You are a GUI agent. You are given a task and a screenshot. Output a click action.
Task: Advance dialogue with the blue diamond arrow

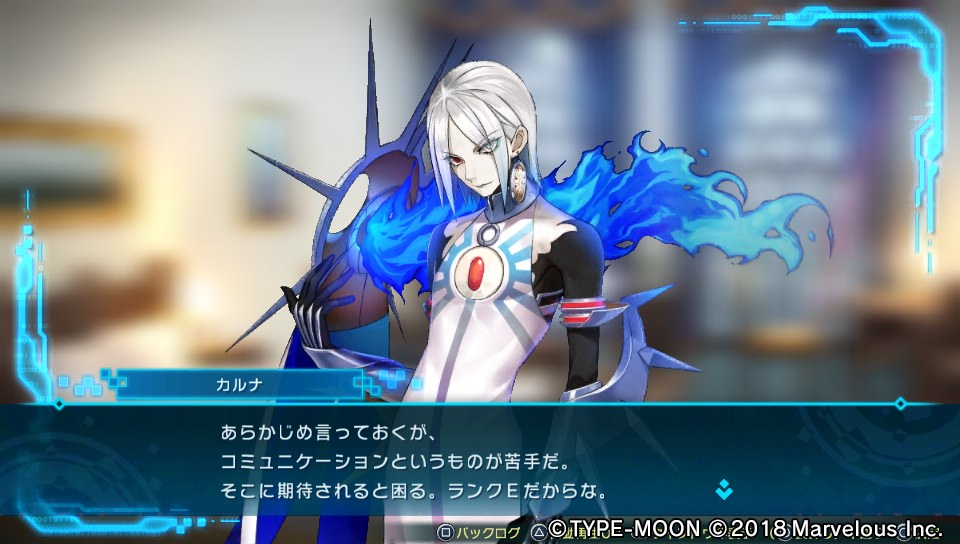[x=723, y=490]
